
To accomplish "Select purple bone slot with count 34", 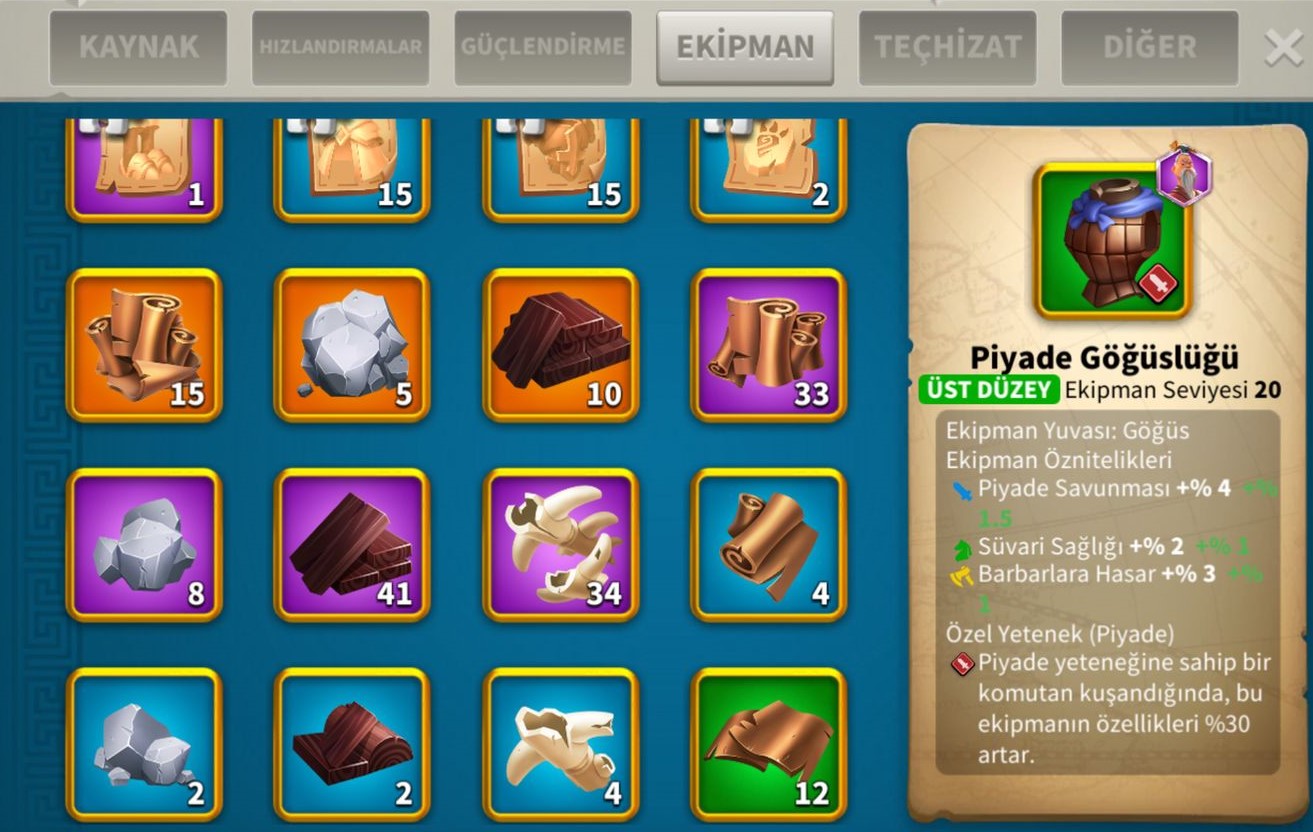I will tap(561, 545).
